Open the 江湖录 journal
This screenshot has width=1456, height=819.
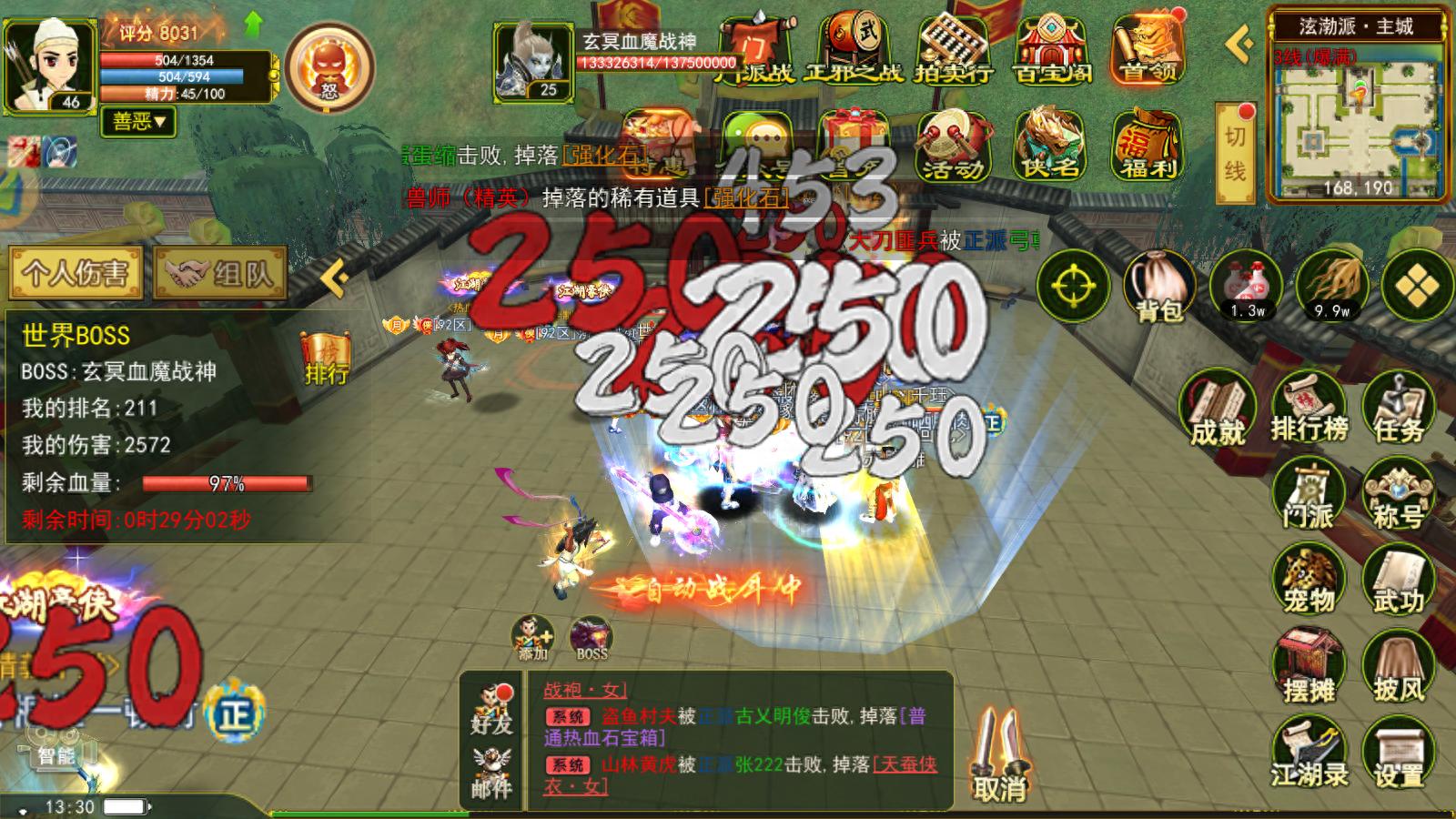click(x=1309, y=753)
